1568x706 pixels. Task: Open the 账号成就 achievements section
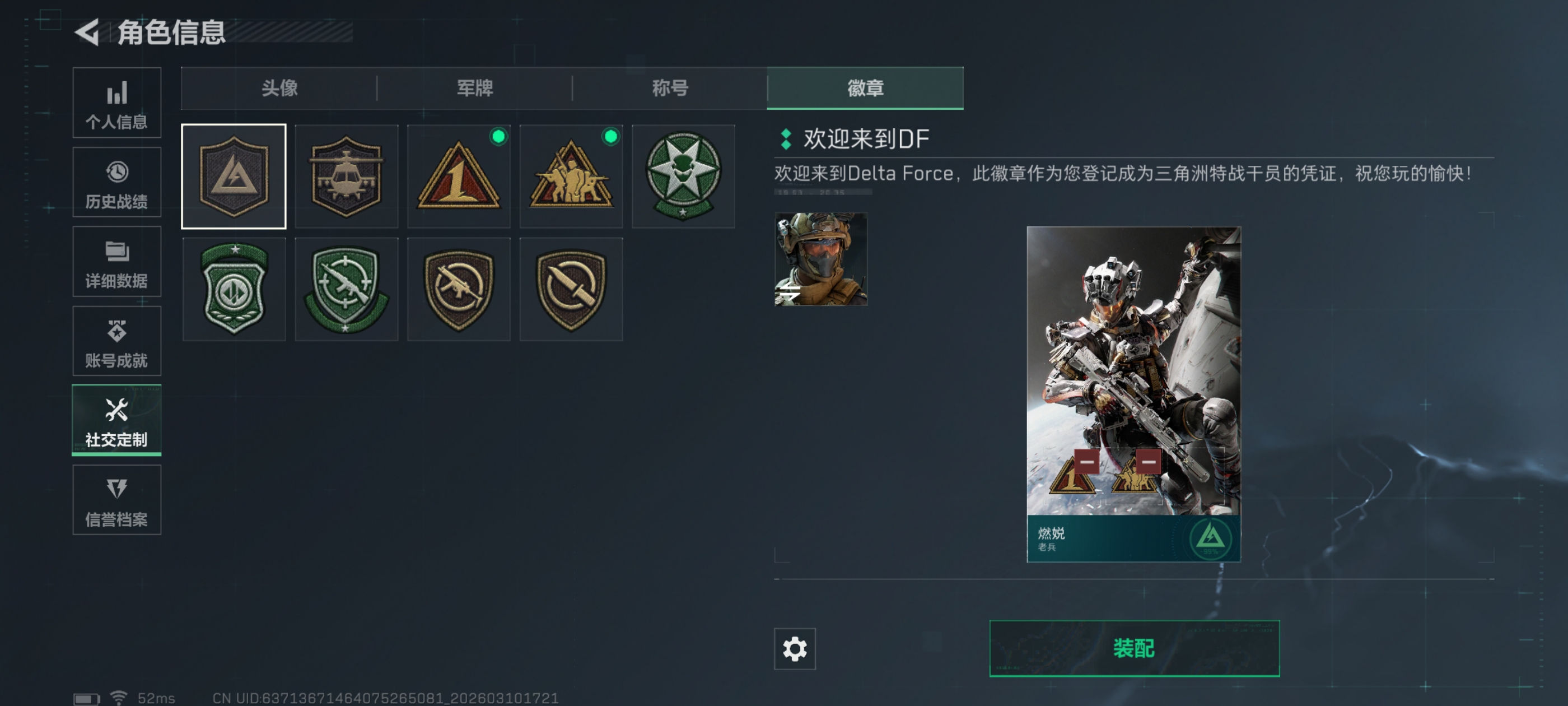click(x=116, y=341)
